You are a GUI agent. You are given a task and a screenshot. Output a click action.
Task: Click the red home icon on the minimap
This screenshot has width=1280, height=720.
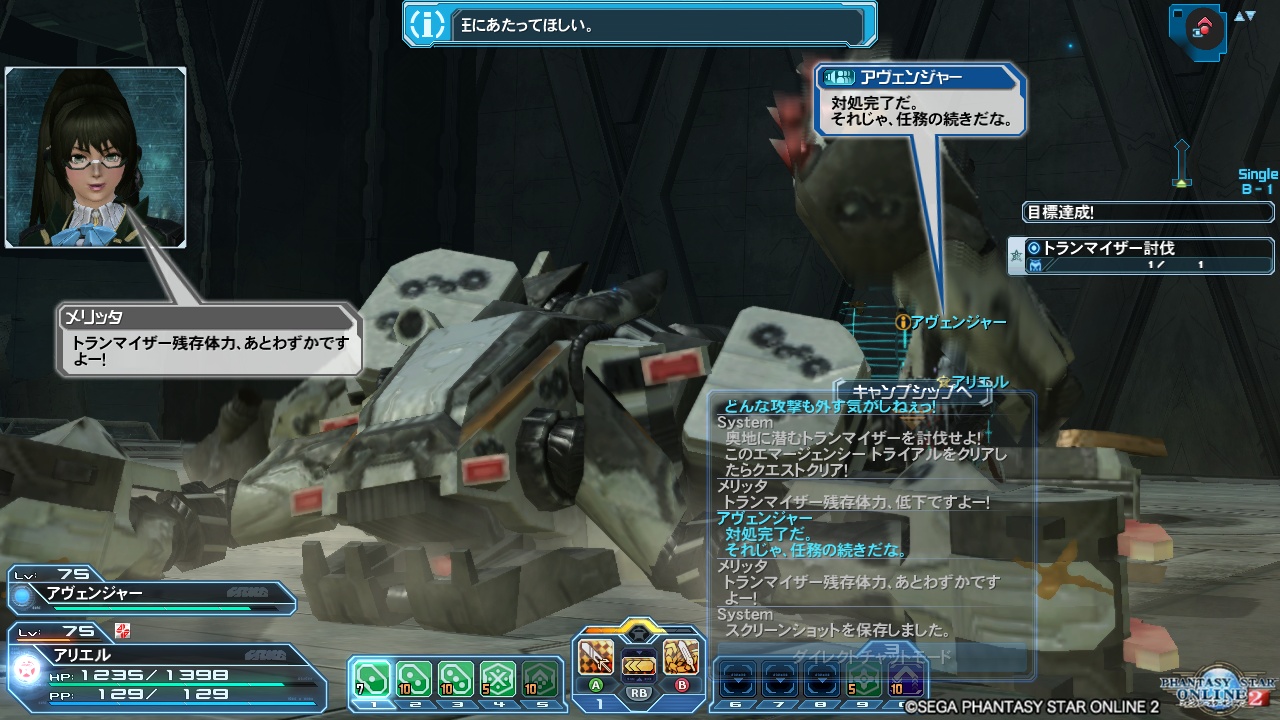[x=1204, y=25]
